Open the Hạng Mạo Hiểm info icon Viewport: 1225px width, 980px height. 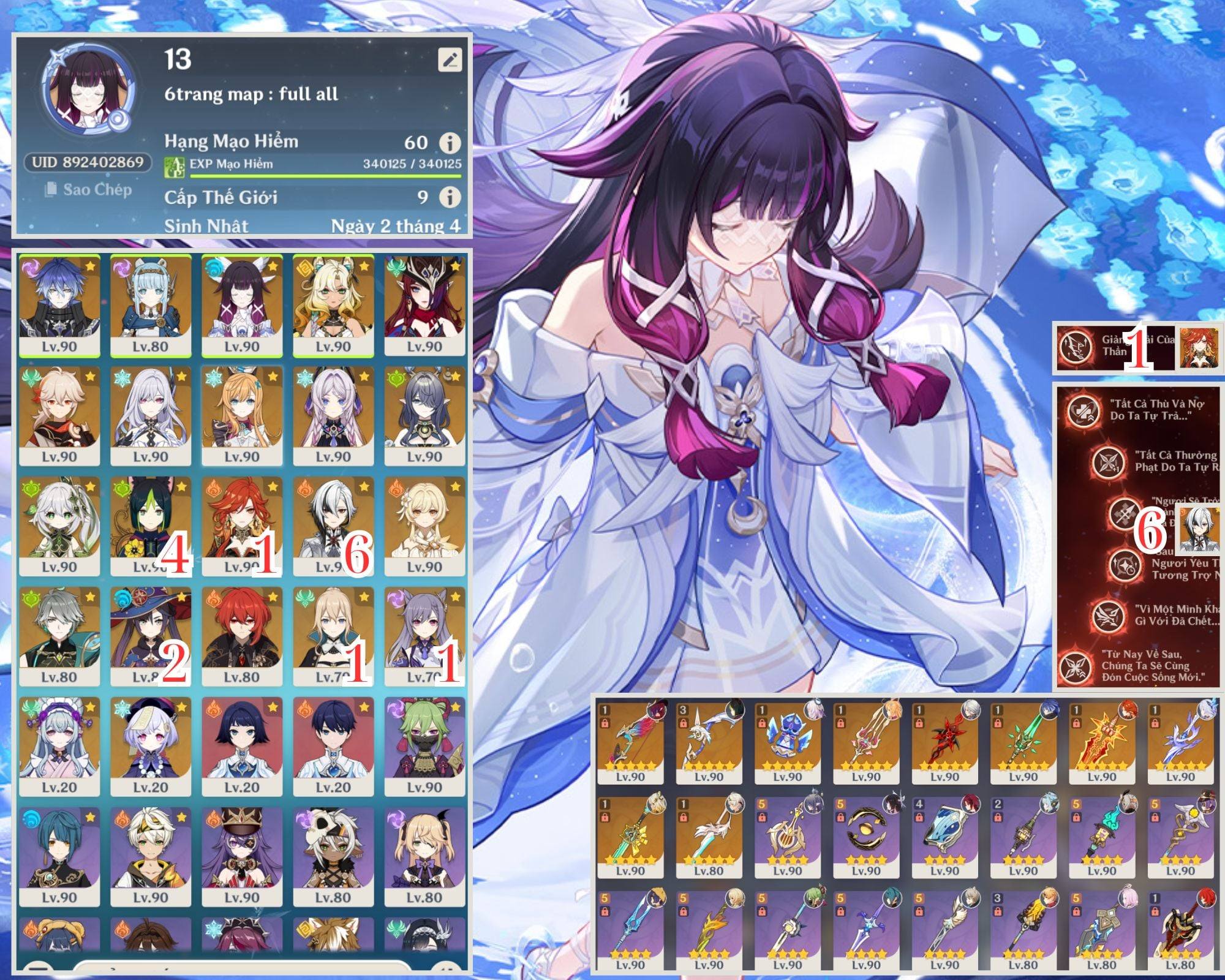(450, 143)
